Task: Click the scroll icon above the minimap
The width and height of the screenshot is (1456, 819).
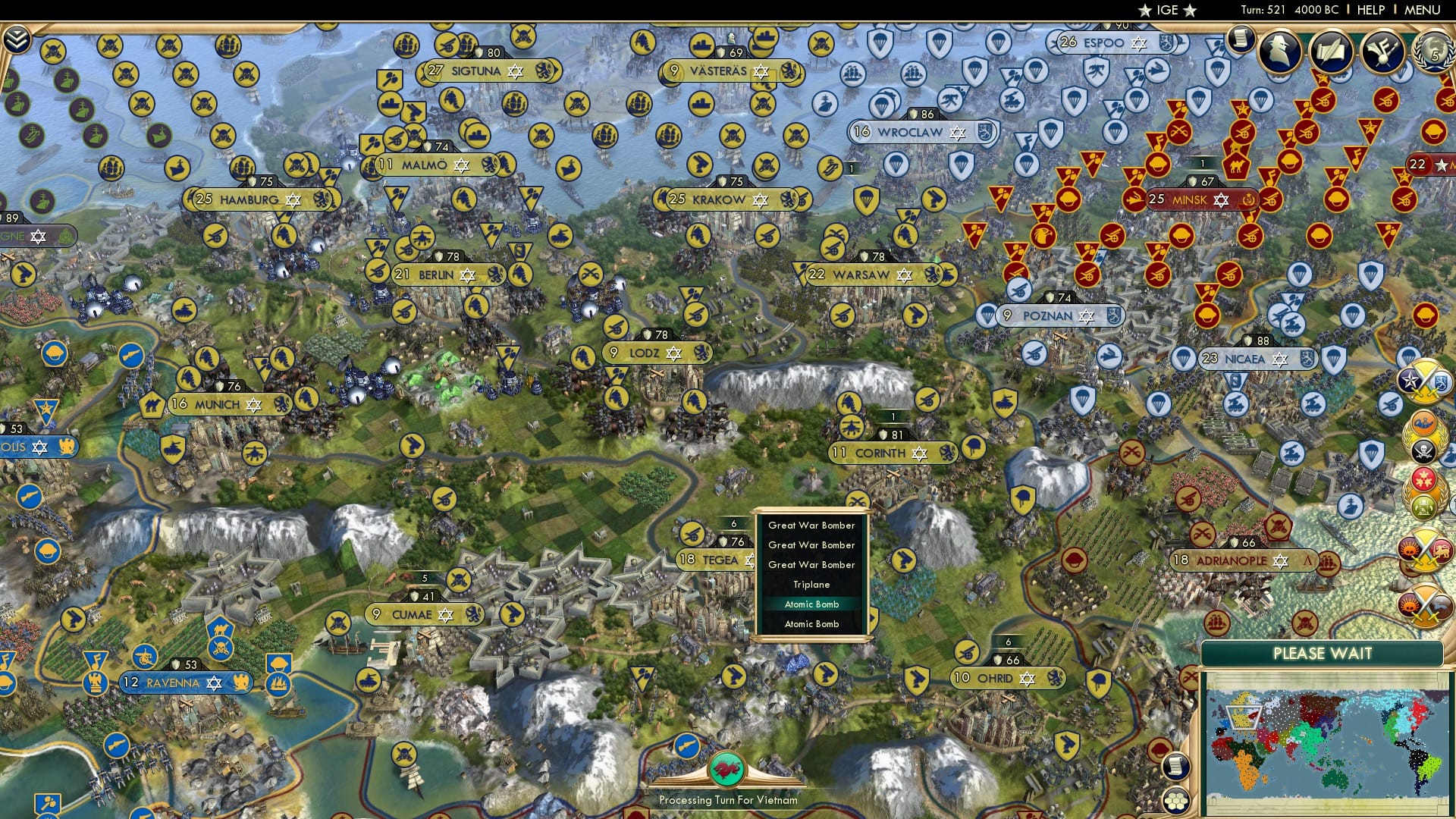Action: point(1175,766)
